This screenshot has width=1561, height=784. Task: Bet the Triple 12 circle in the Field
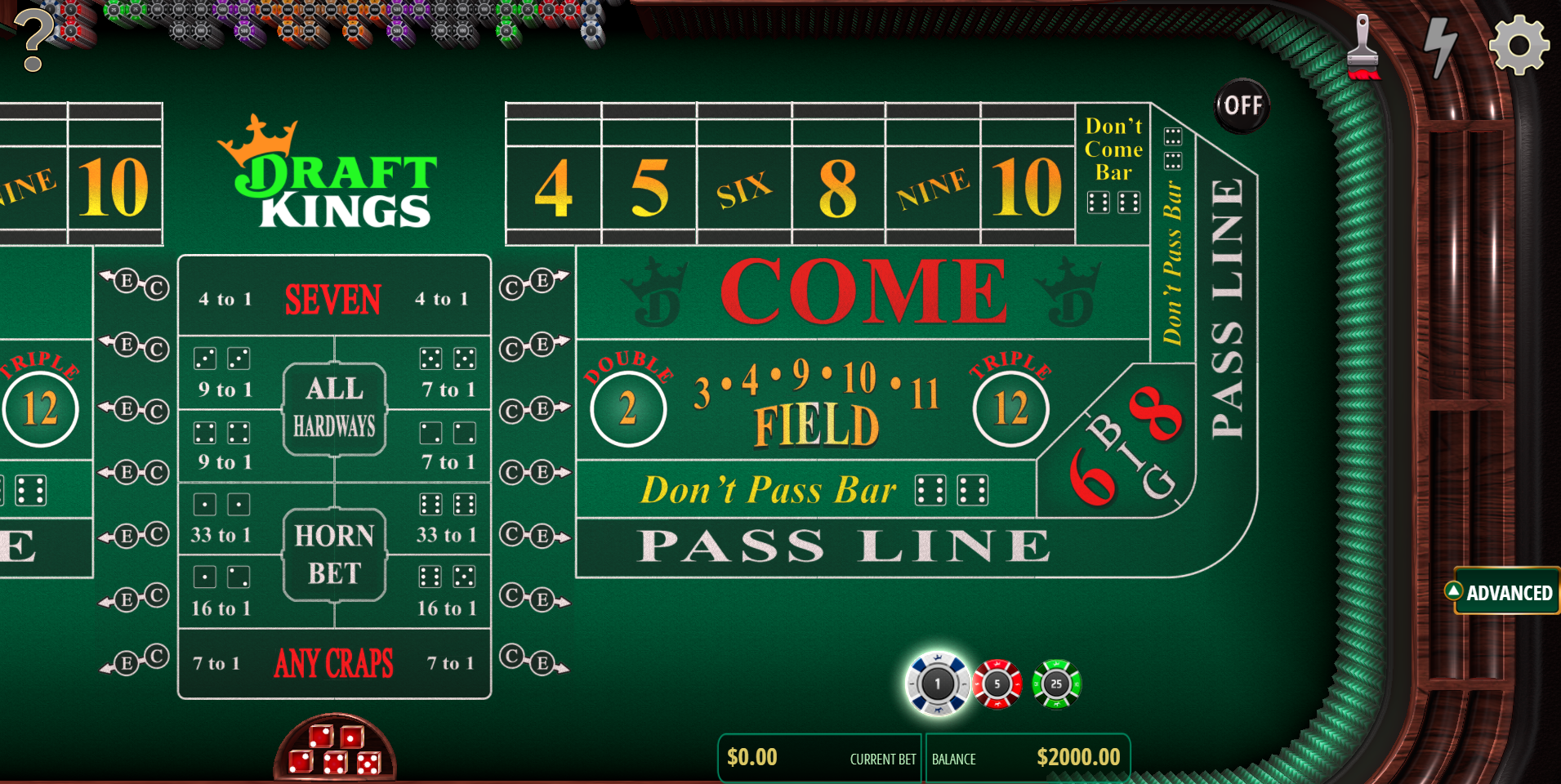(x=1010, y=408)
